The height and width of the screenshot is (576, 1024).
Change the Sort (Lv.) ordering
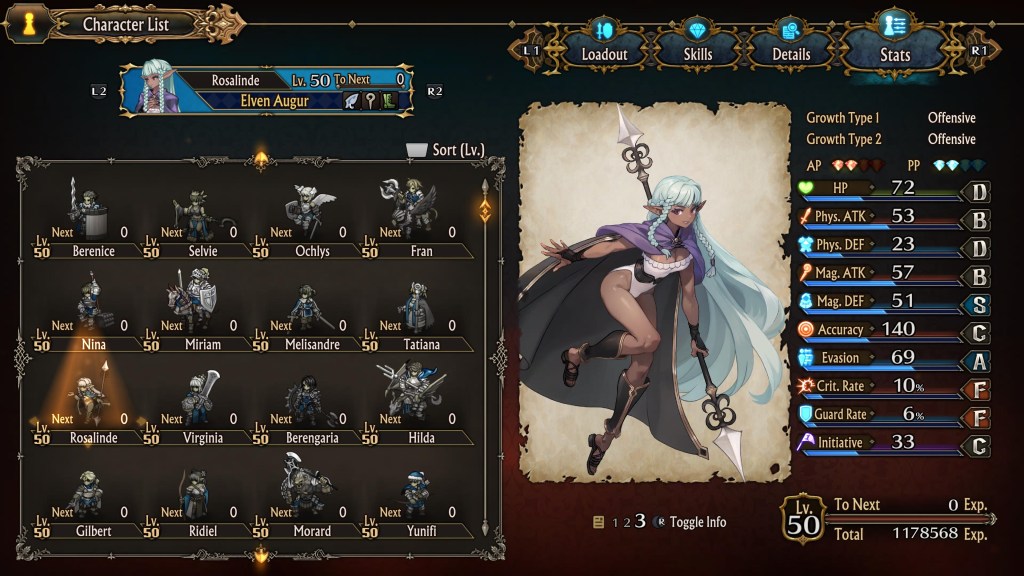(446, 150)
